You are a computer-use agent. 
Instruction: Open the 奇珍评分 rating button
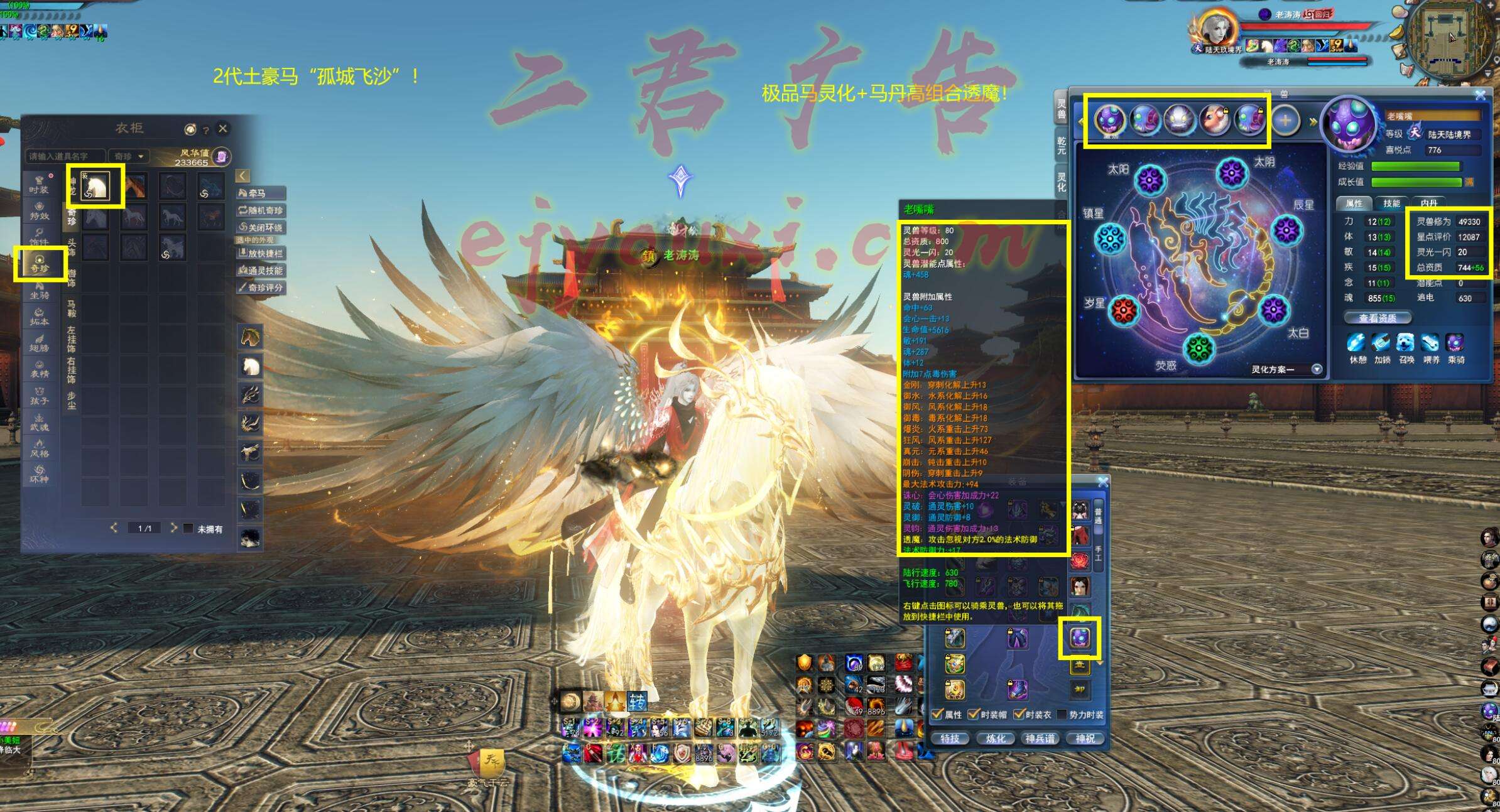coord(260,288)
